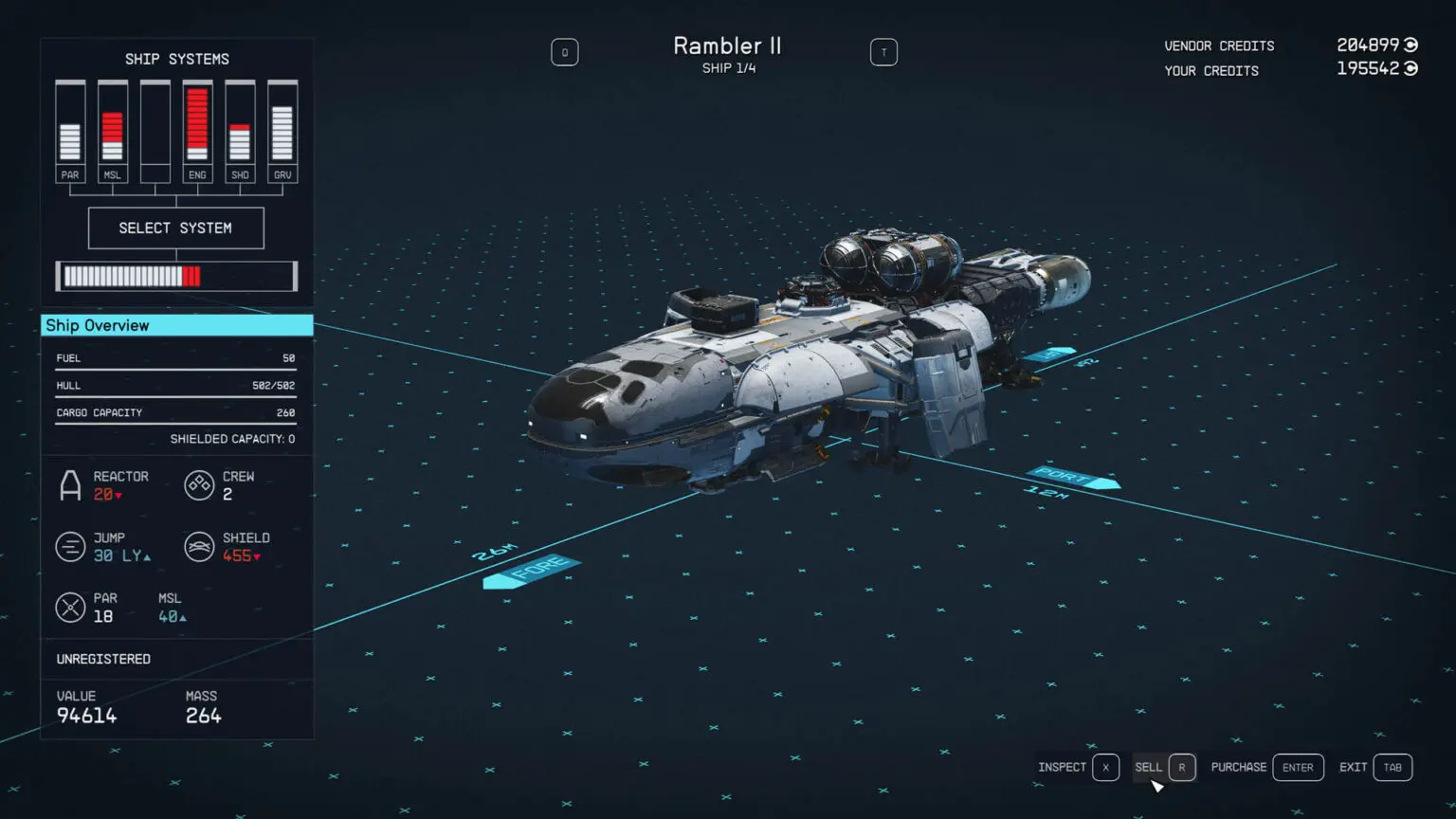Click the ENG system bar indicator
1456x819 pixels.
[197, 123]
